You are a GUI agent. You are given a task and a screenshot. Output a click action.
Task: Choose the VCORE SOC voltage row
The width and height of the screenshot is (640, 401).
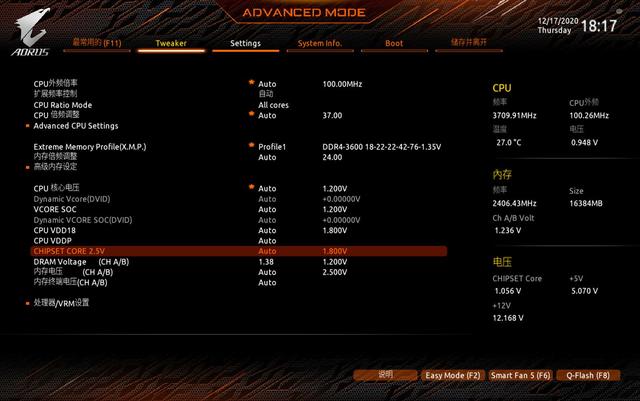pyautogui.click(x=56, y=209)
